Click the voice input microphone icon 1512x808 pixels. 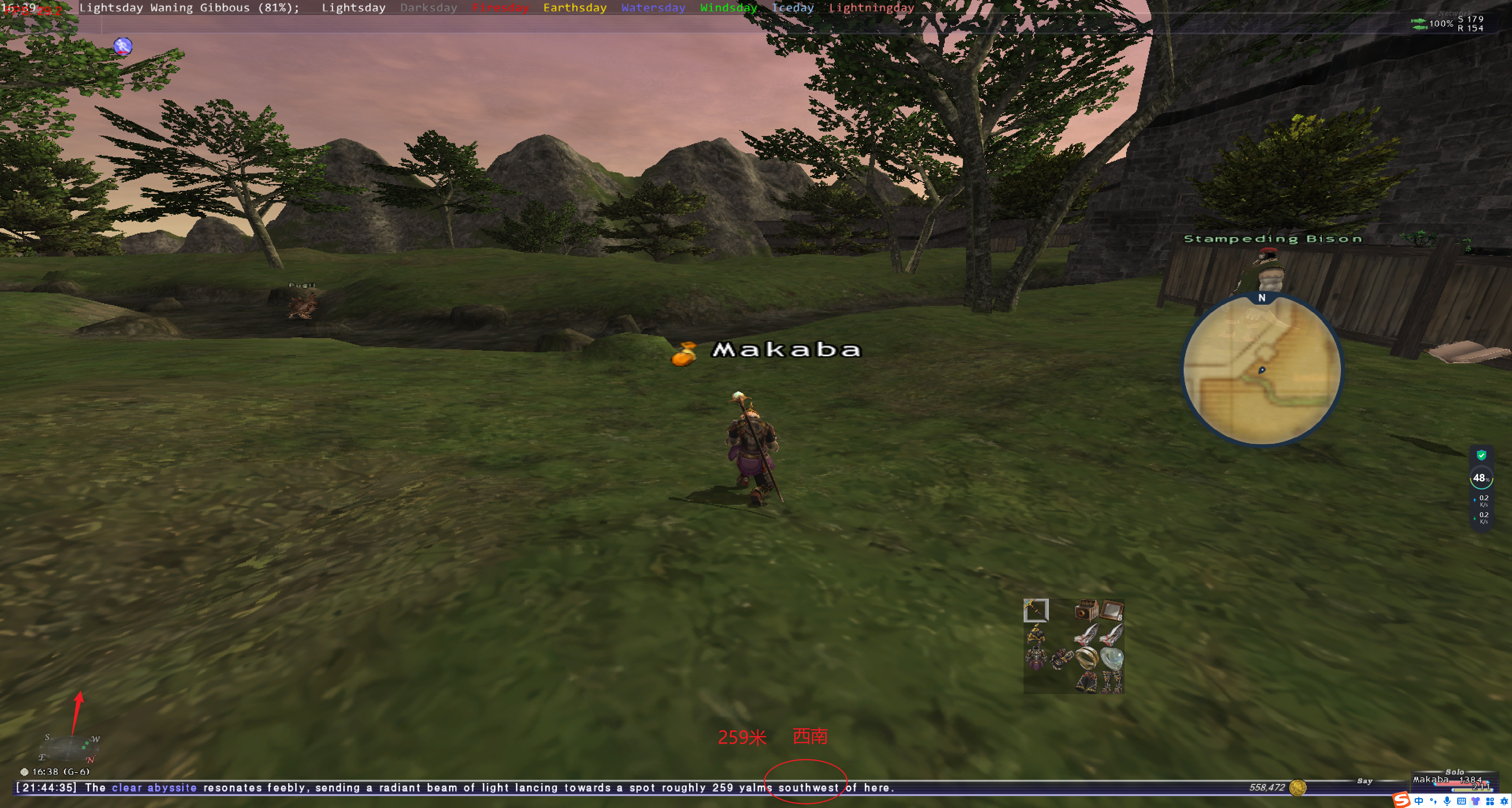coord(1447,802)
